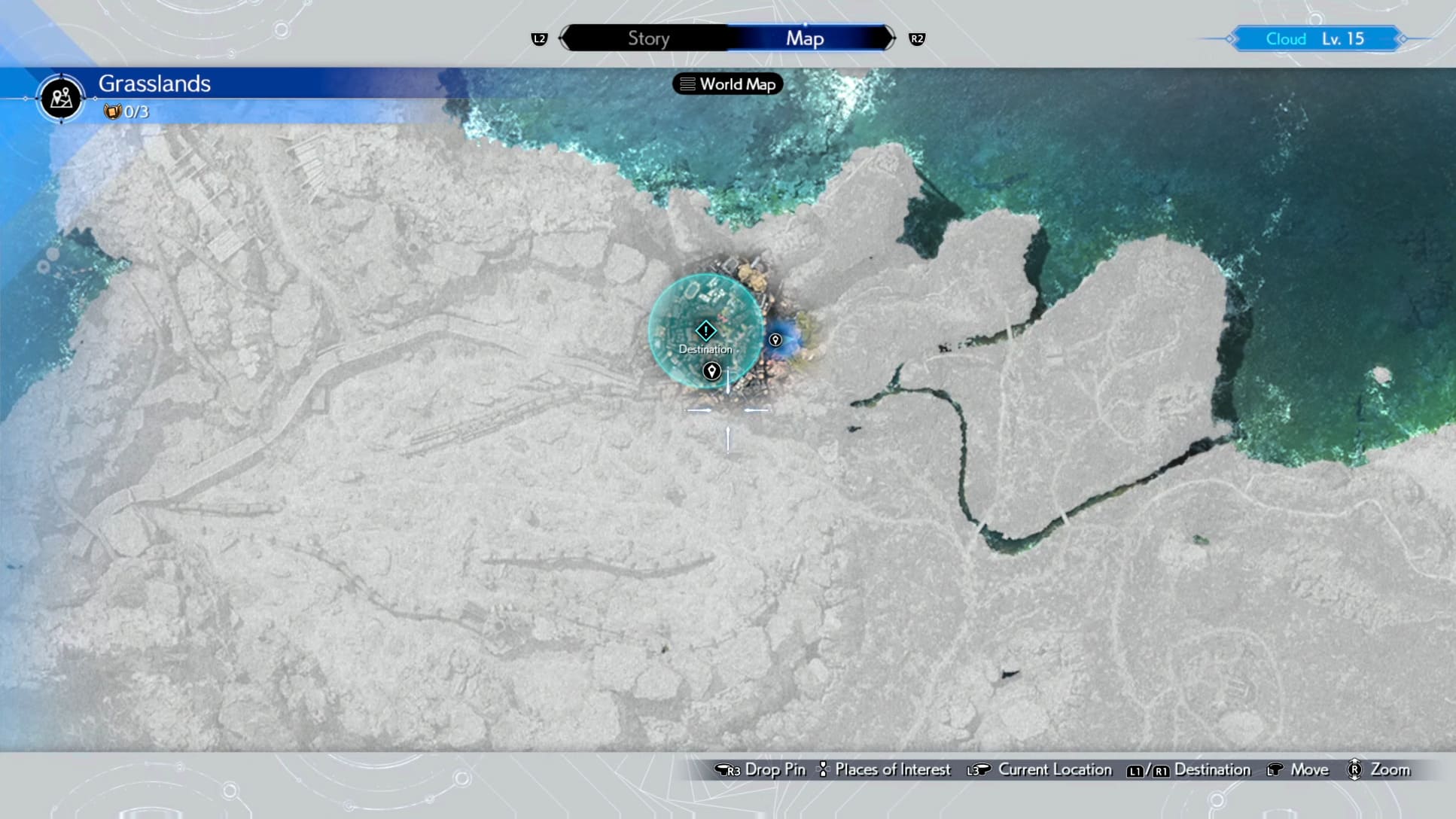This screenshot has width=1456, height=819.
Task: Select the small pin on the blue glow
Action: tap(775, 340)
